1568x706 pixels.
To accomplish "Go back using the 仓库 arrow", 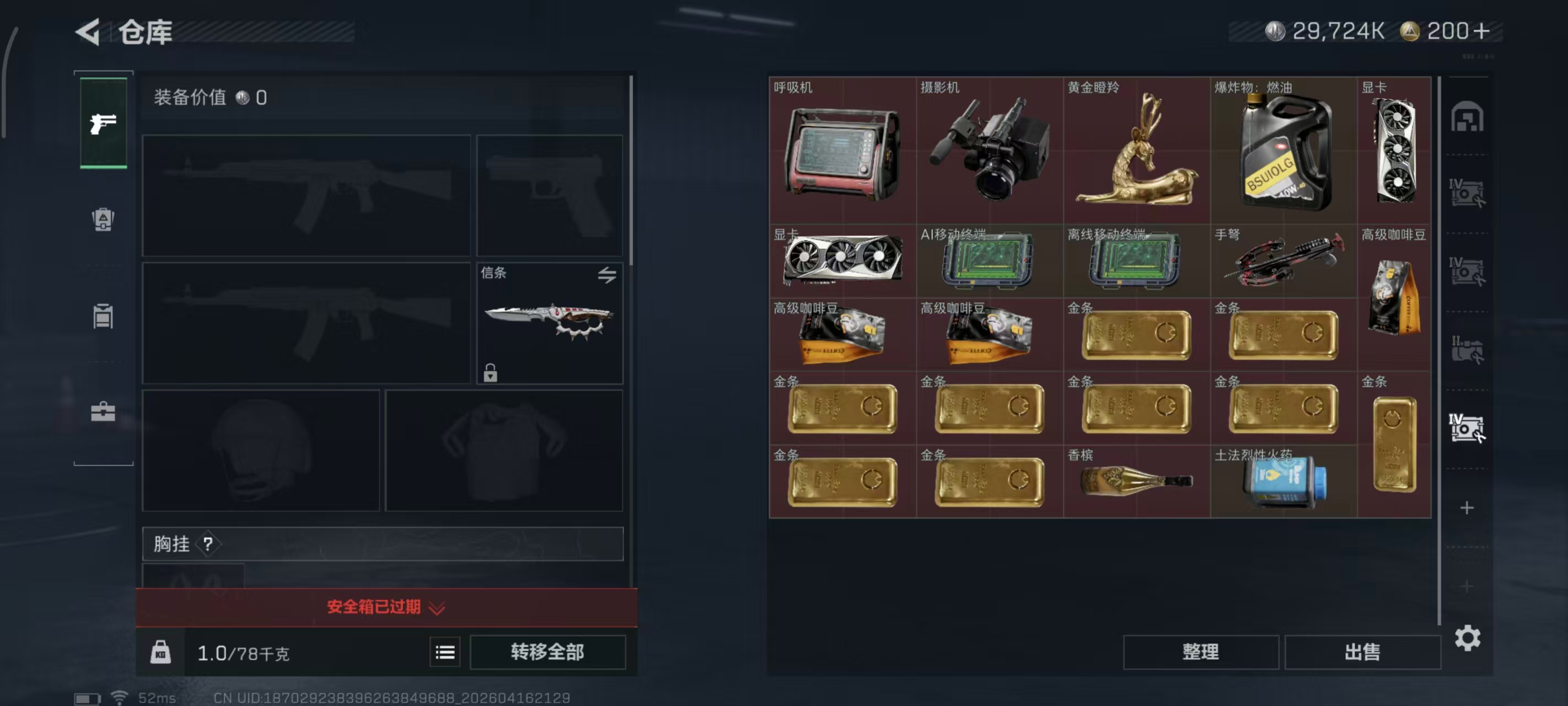I will pos(87,33).
